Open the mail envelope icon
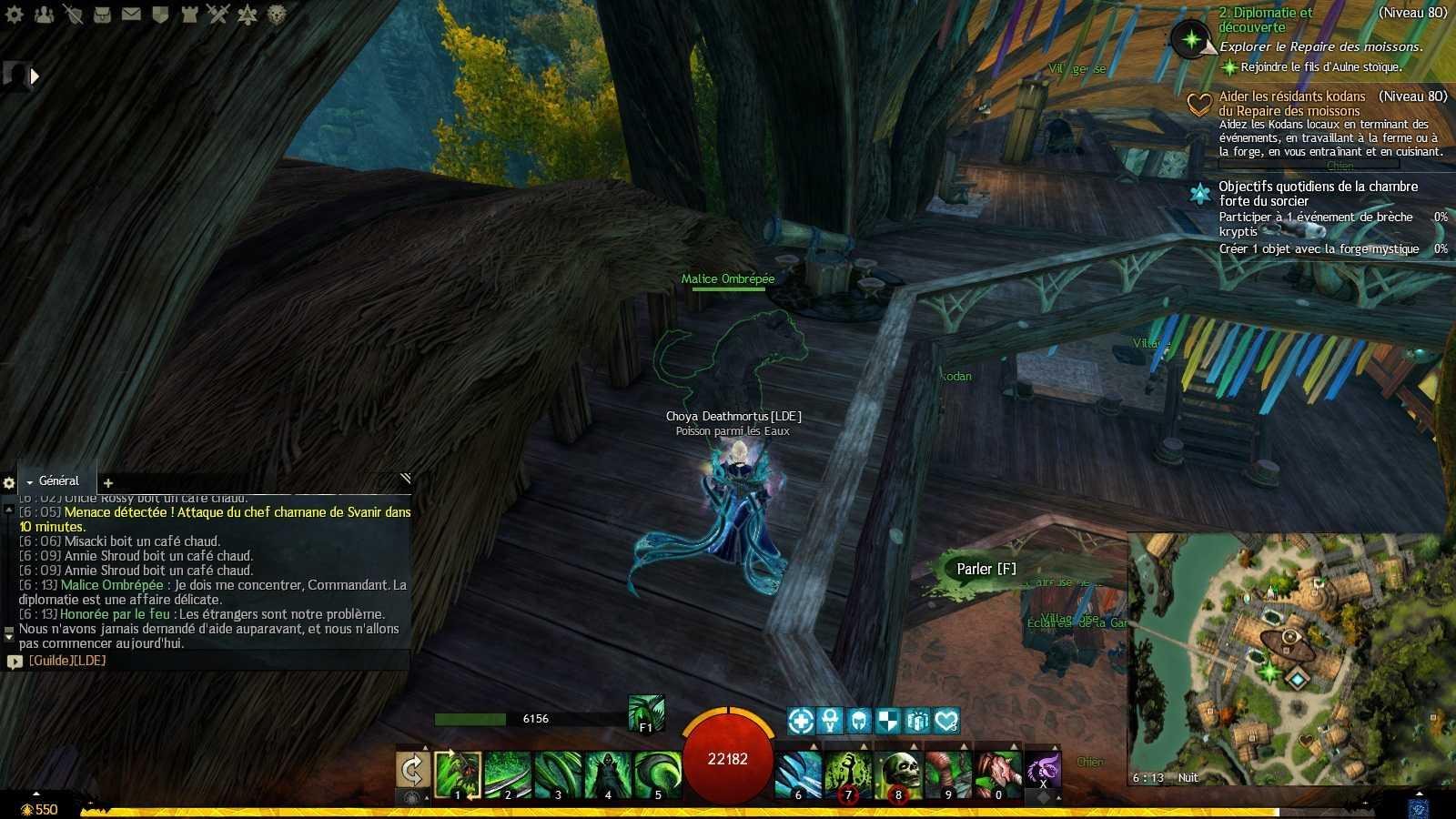 [x=131, y=15]
